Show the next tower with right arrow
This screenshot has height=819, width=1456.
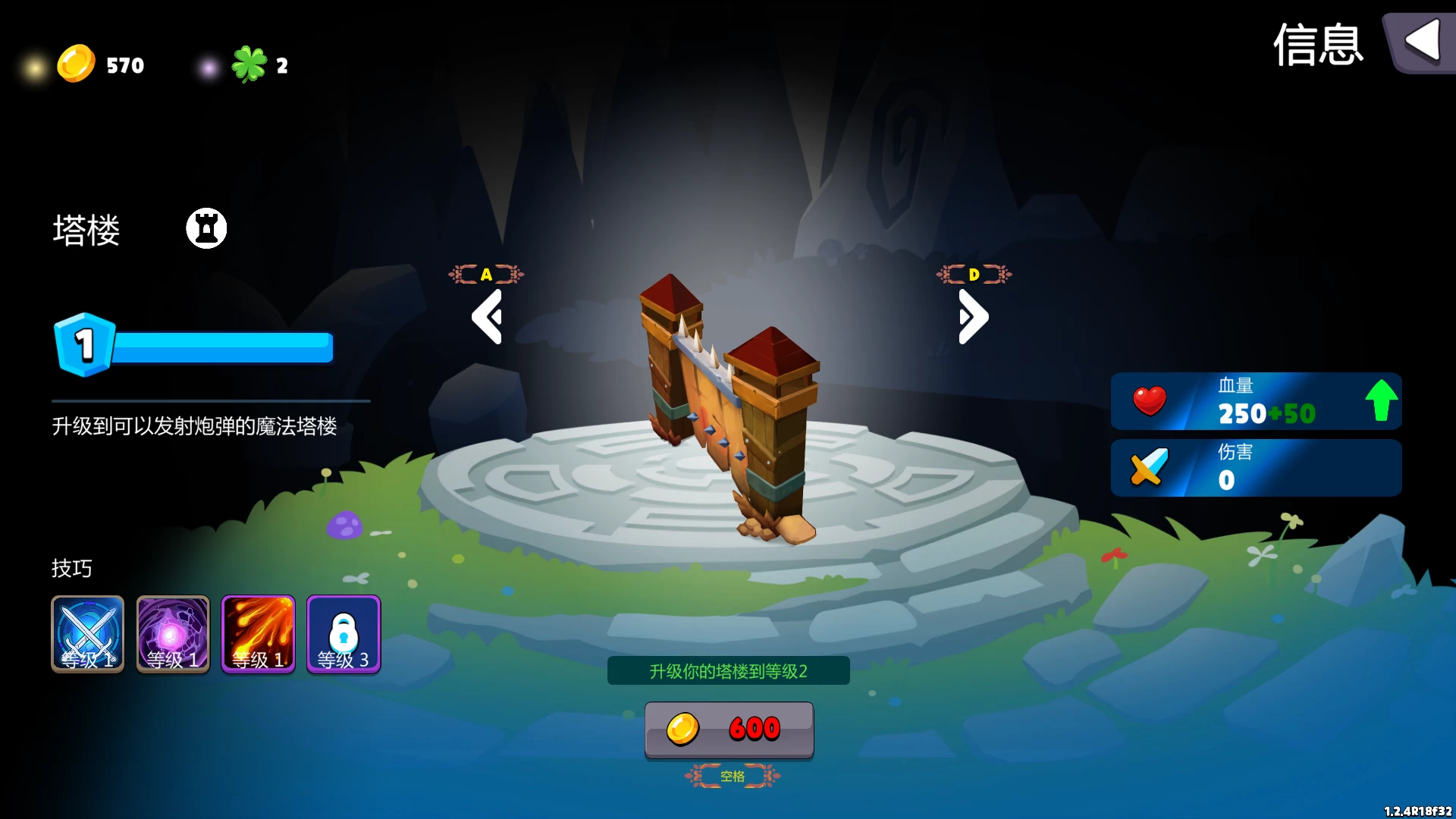coord(974,317)
